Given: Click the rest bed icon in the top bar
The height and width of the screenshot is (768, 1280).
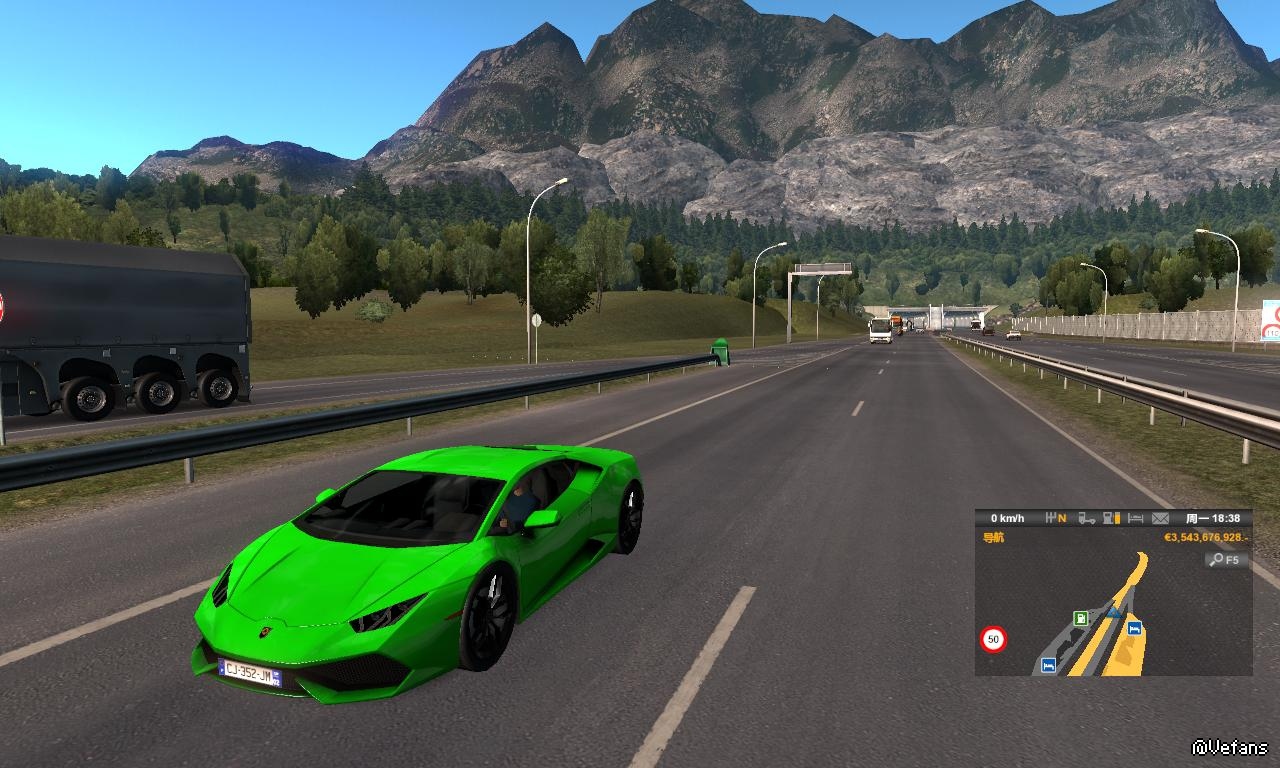Looking at the screenshot, I should (x=1135, y=518).
